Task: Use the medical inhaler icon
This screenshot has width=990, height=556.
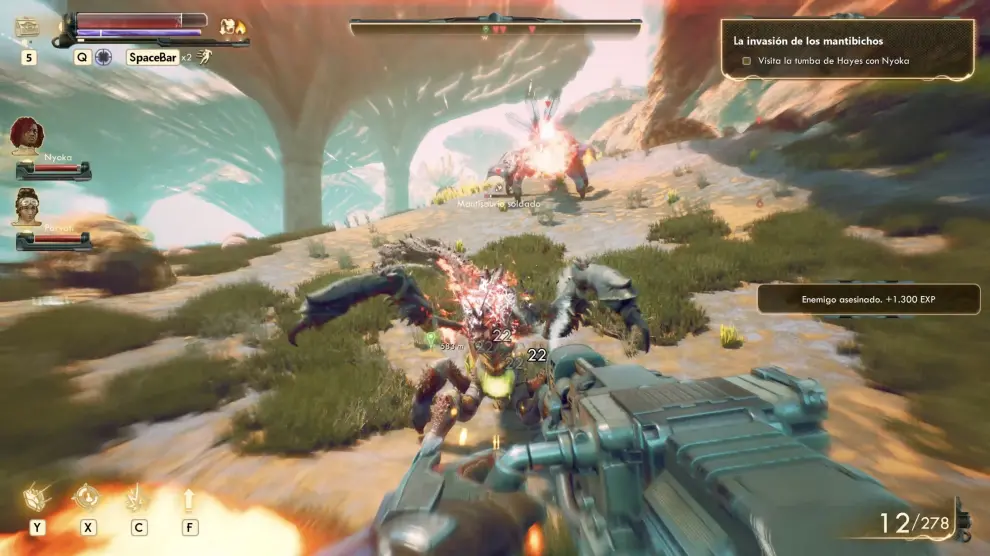Action: click(x=27, y=29)
